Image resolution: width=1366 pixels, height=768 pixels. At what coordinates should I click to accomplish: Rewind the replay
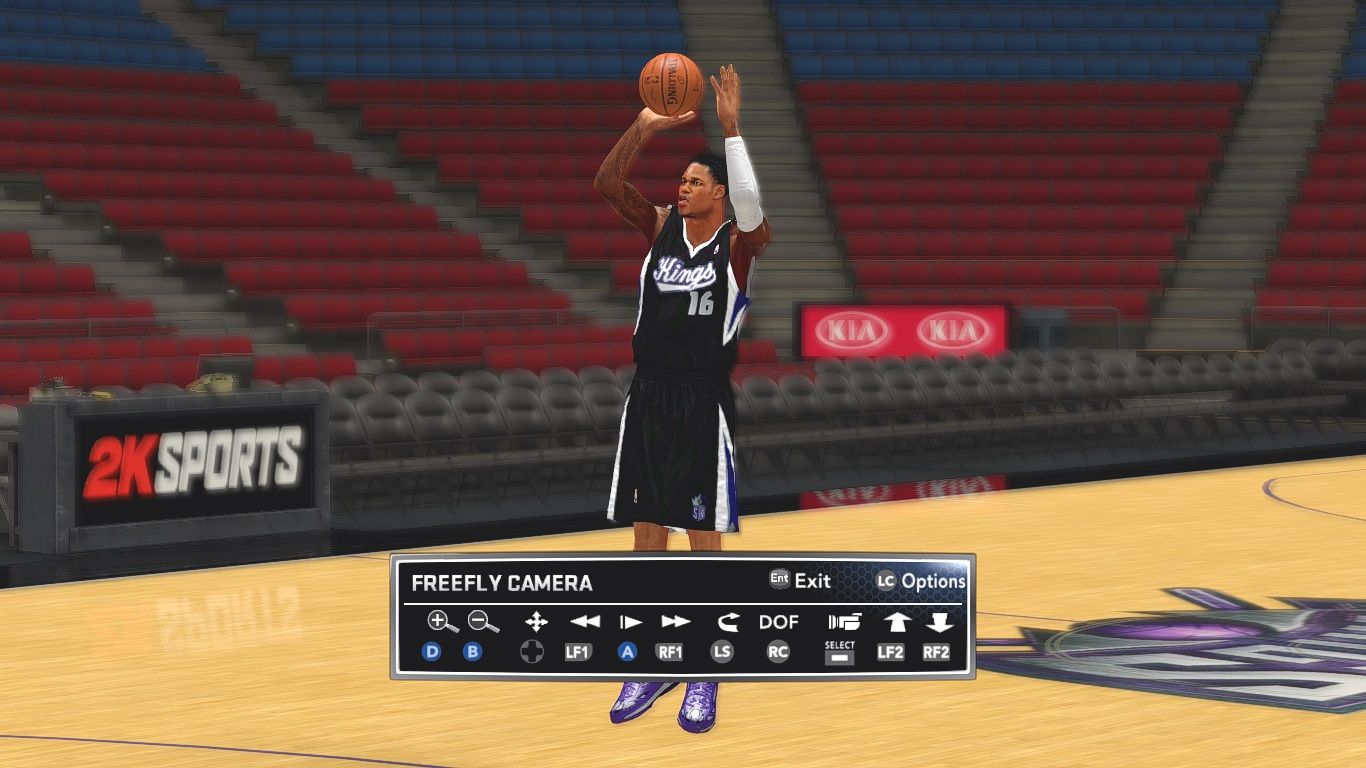[584, 622]
